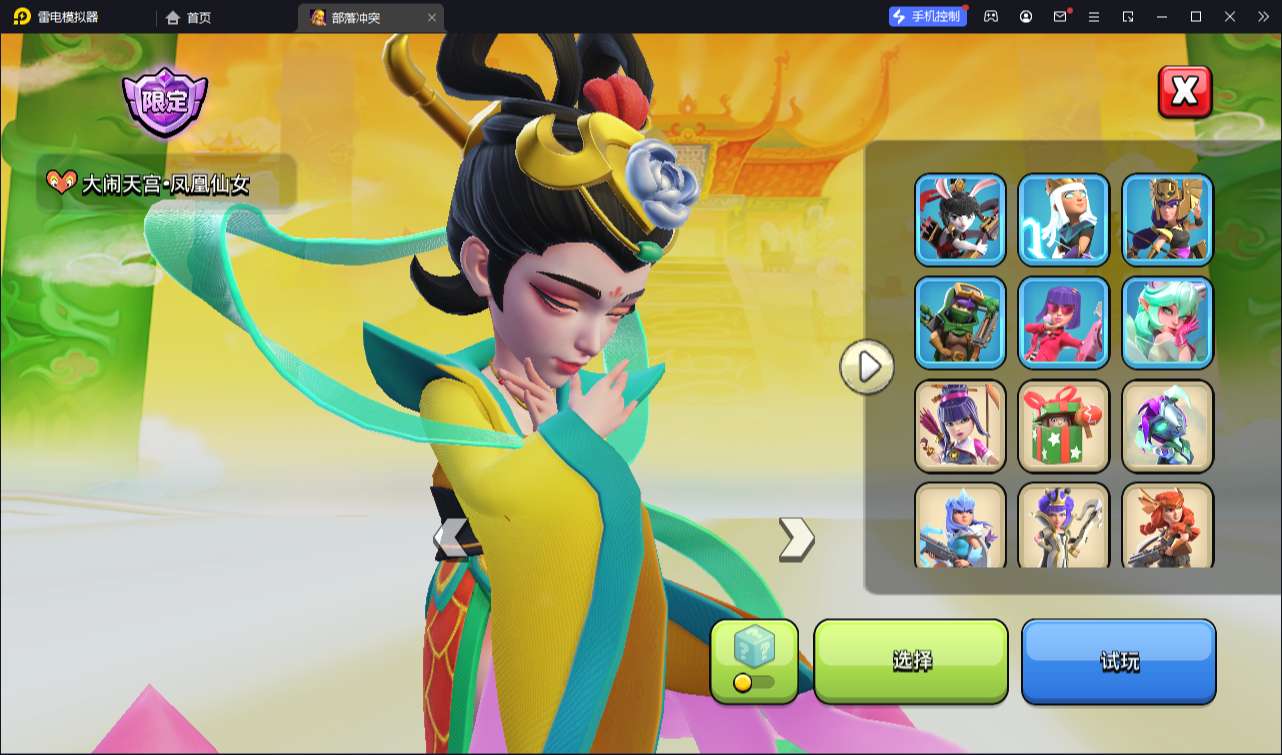
Task: Pick the blue ice-crowned queen skin
Action: coord(960,526)
